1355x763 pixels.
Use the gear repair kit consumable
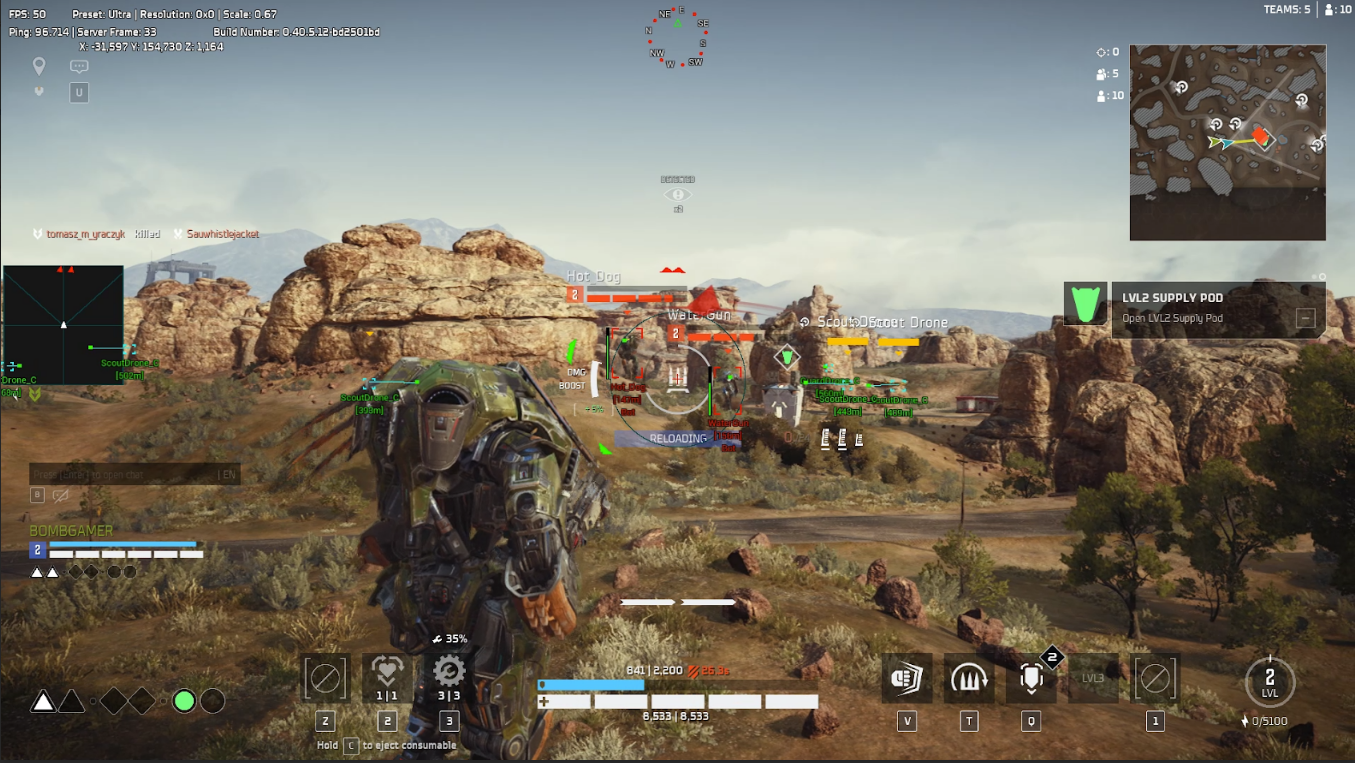pyautogui.click(x=449, y=677)
